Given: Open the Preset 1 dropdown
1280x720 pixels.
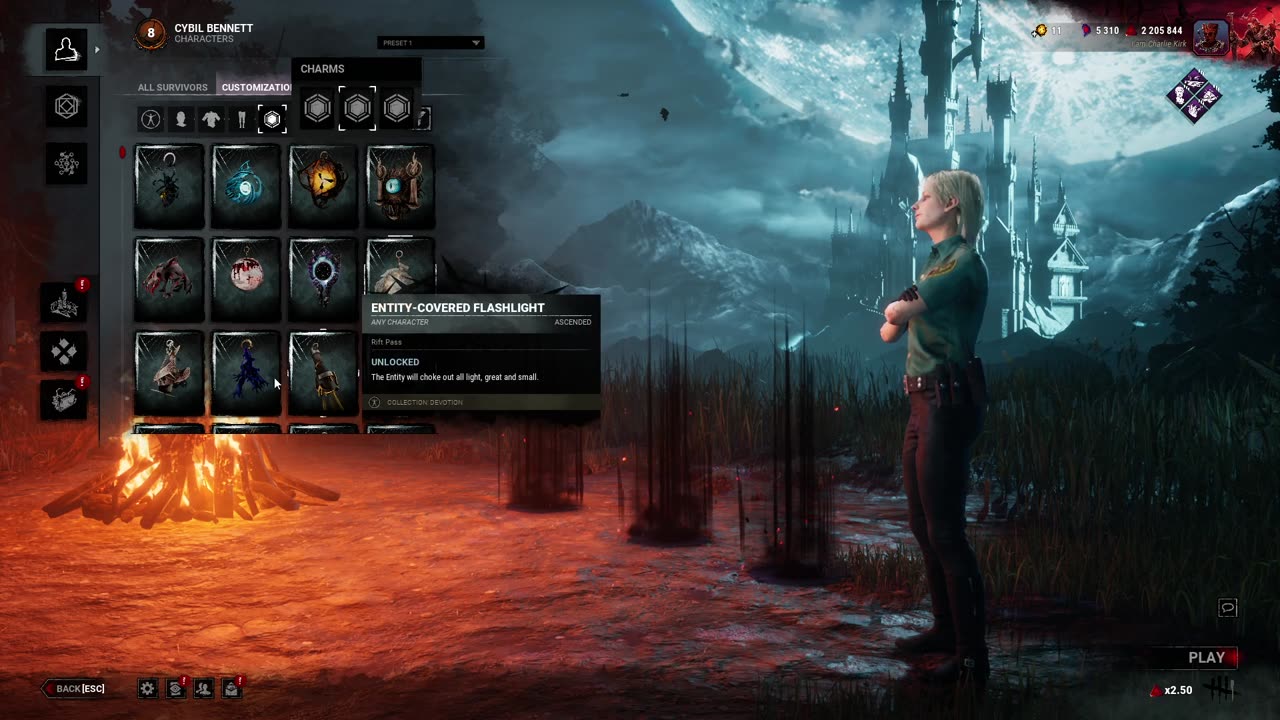Looking at the screenshot, I should [x=431, y=43].
